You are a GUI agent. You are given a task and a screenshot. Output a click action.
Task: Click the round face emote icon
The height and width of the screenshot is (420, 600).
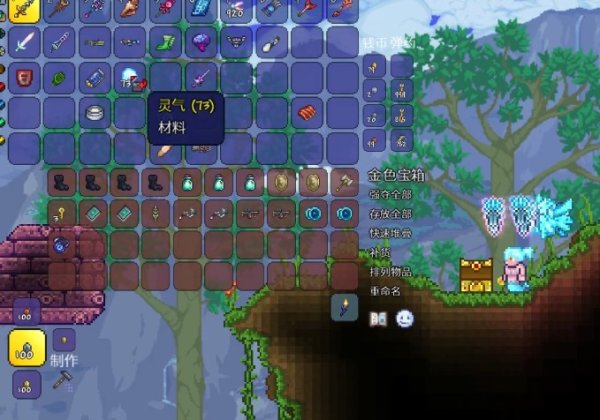click(404, 319)
